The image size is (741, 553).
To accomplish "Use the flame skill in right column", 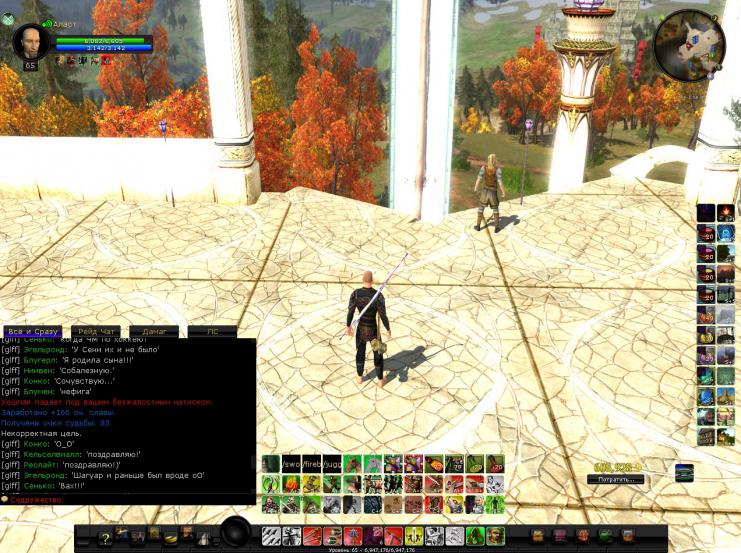I will tap(726, 212).
